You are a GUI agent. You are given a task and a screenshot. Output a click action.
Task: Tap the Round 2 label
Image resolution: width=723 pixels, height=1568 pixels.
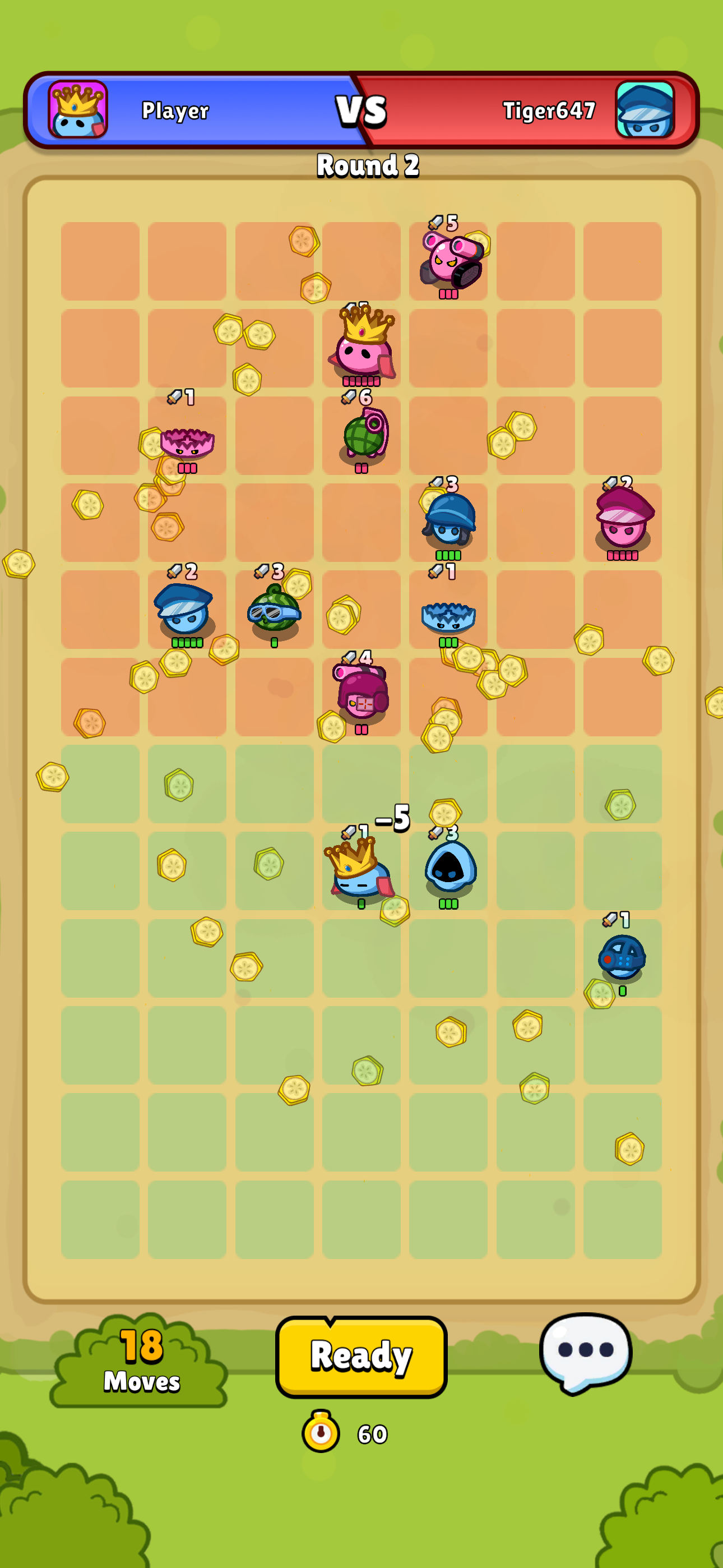(367, 165)
